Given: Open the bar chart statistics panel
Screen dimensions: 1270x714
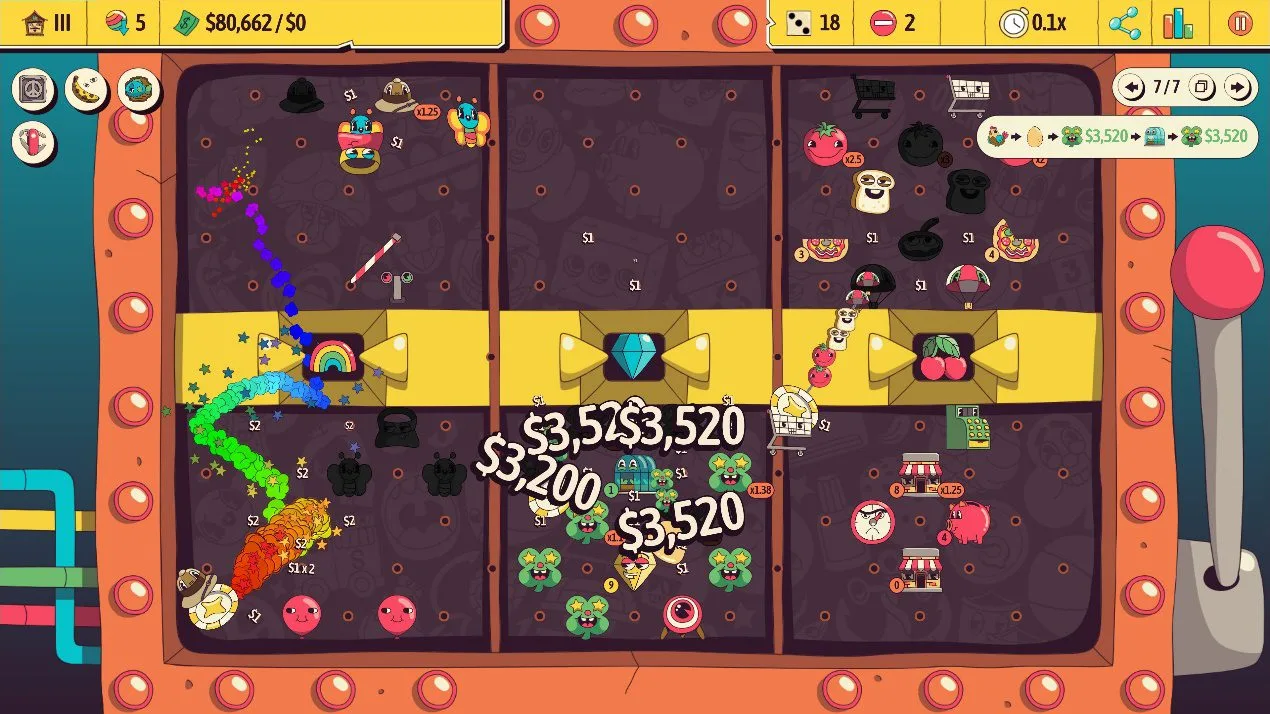Looking at the screenshot, I should click(x=1178, y=23).
